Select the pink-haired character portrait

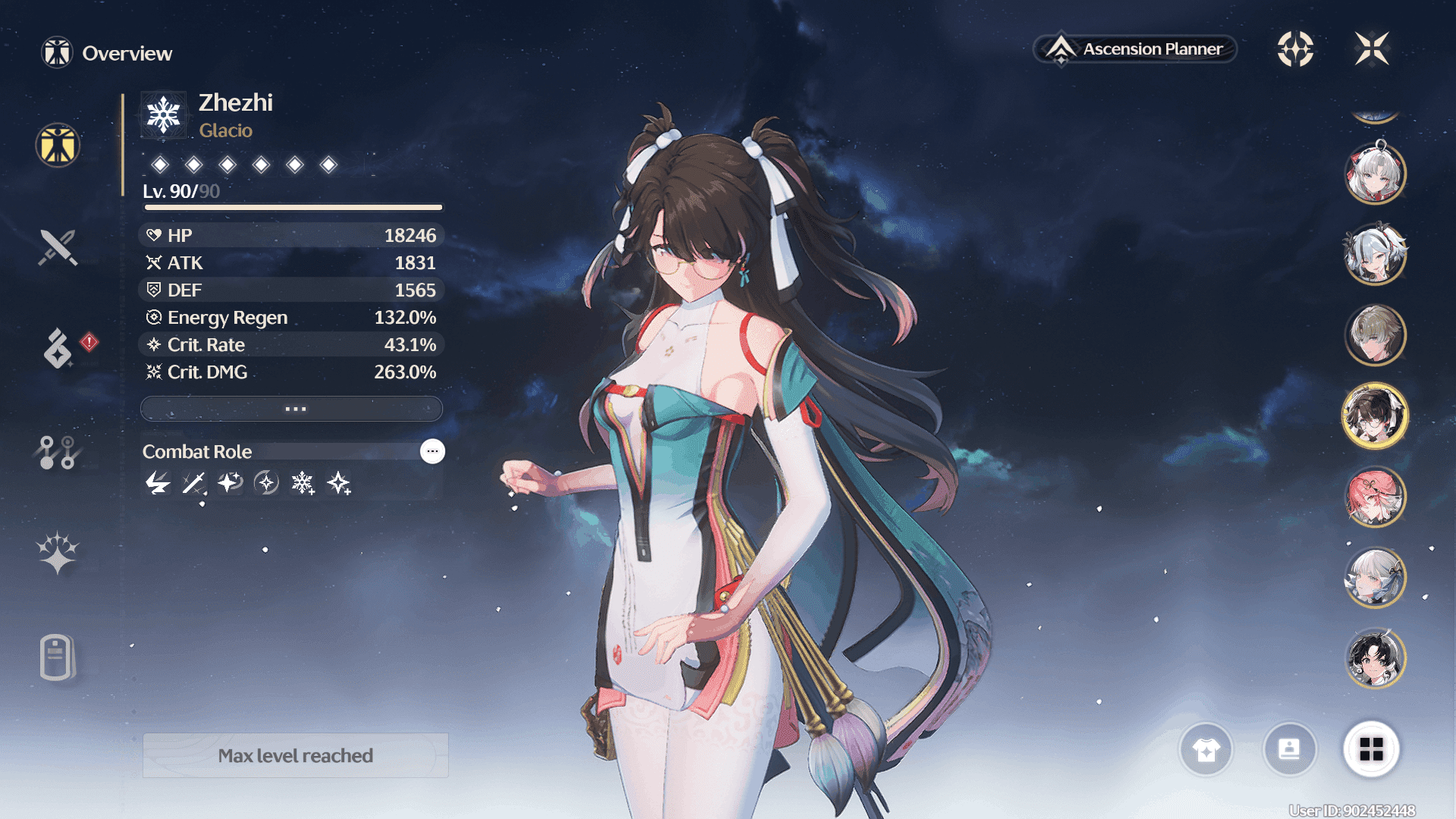[x=1375, y=497]
